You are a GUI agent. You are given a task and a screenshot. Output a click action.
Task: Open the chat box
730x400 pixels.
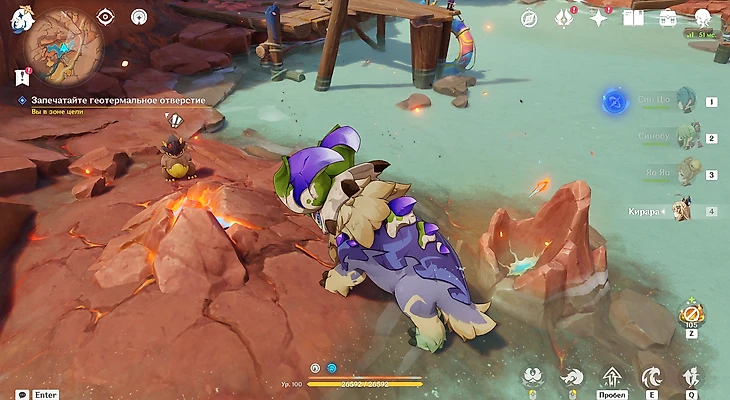coord(22,394)
